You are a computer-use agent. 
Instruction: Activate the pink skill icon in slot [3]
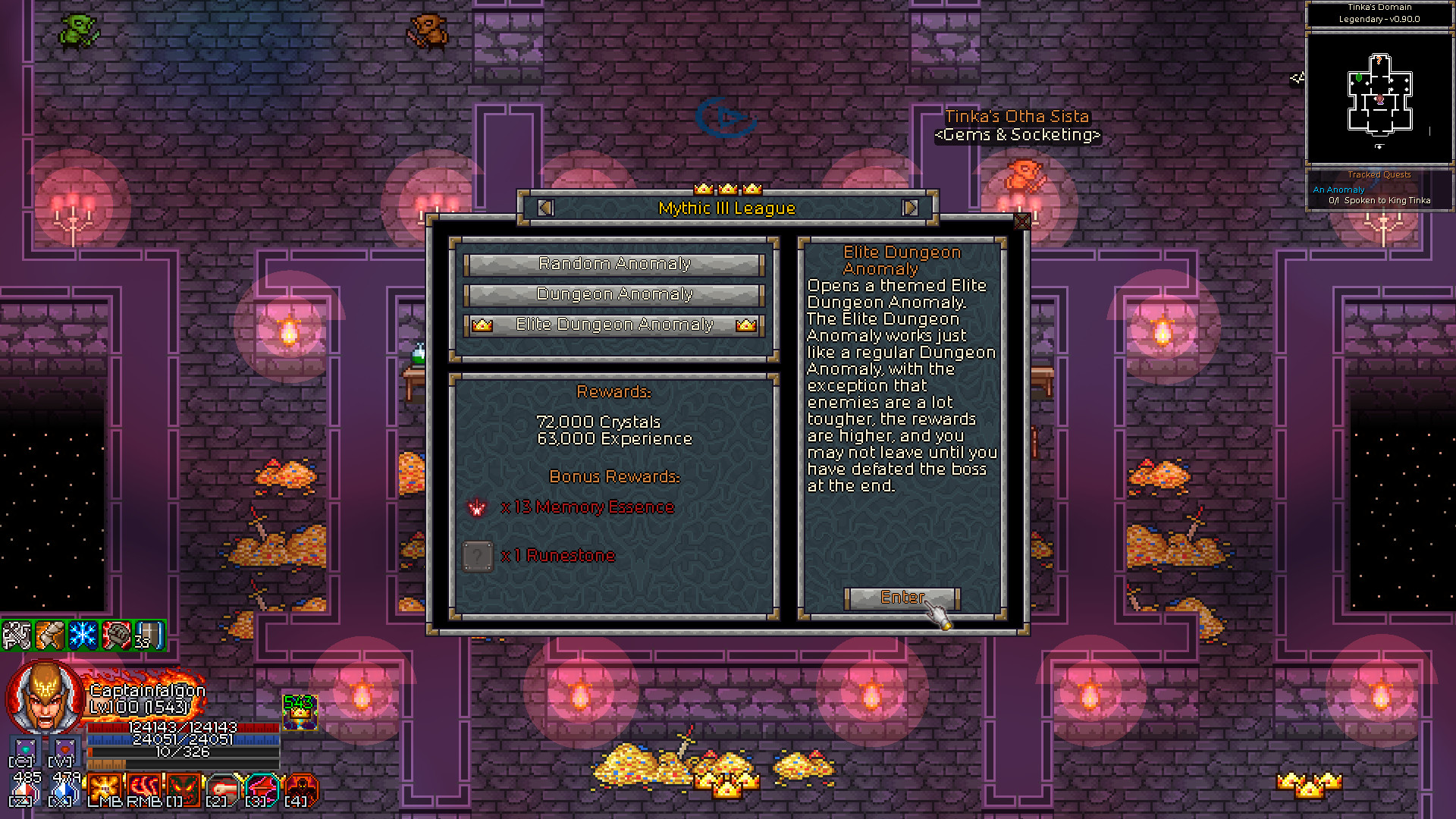tap(261, 789)
